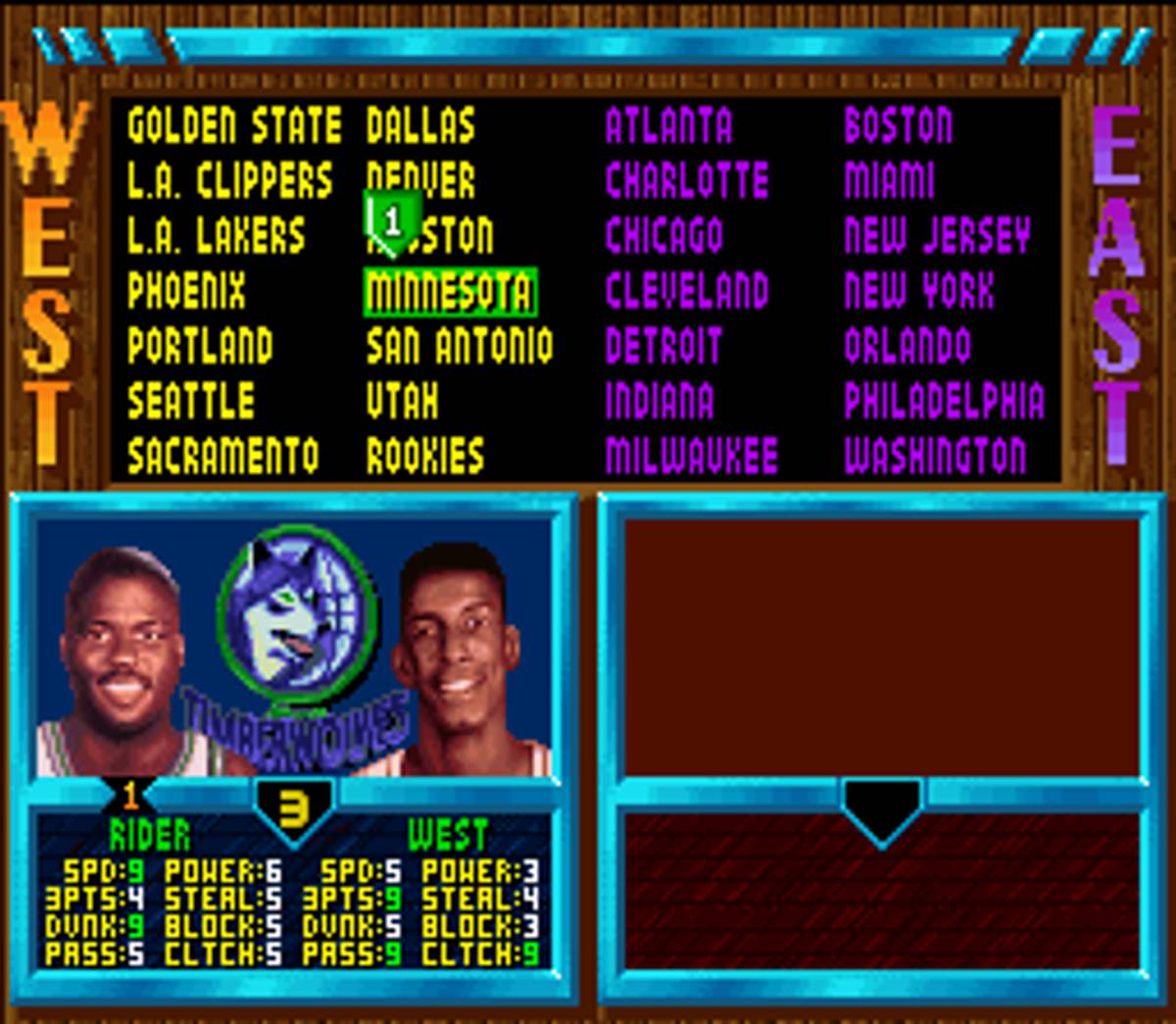Choose the Rookies team entry
Viewport: 1176px width, 1024px height.
pos(425,457)
